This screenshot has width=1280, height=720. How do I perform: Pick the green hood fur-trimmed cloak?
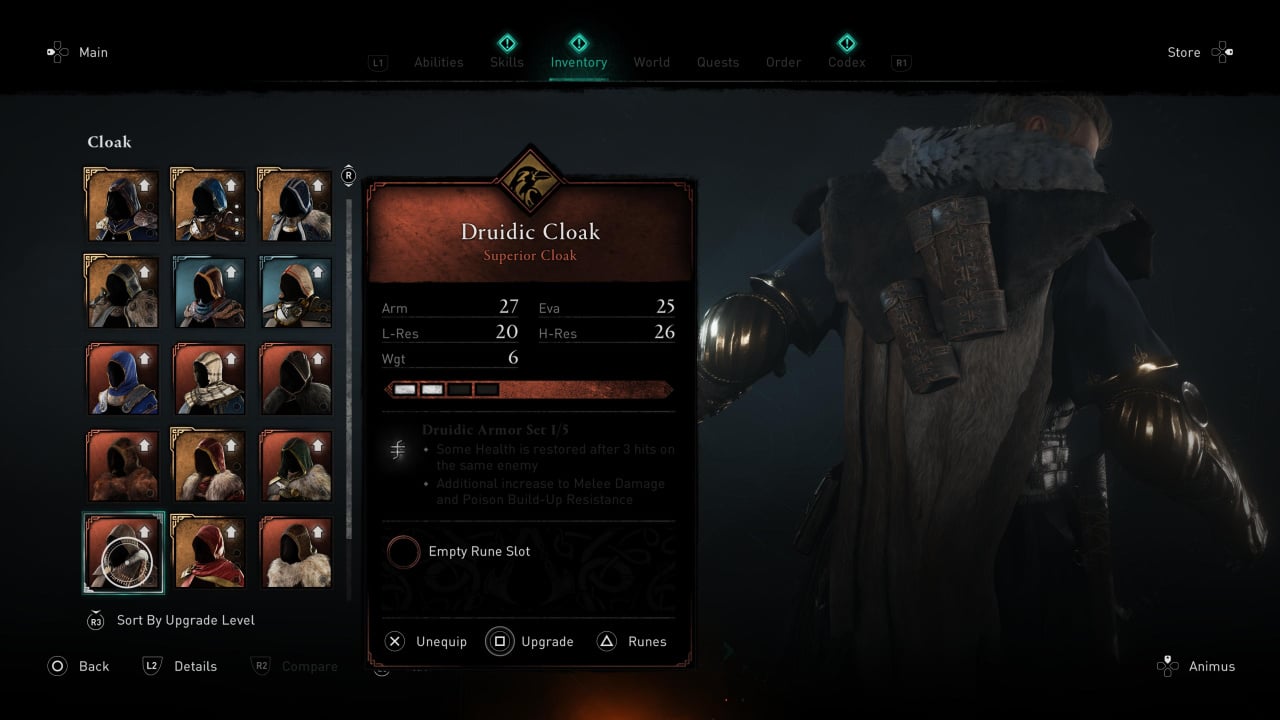pos(296,466)
